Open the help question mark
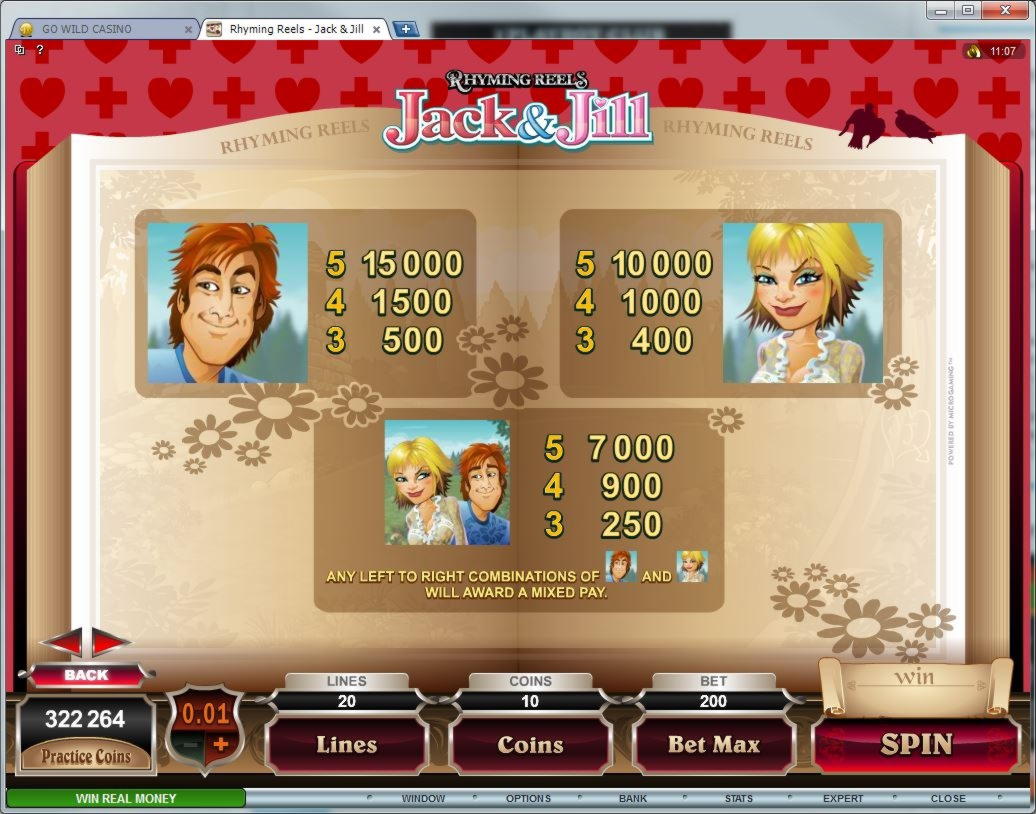The width and height of the screenshot is (1036, 814). pyautogui.click(x=40, y=49)
